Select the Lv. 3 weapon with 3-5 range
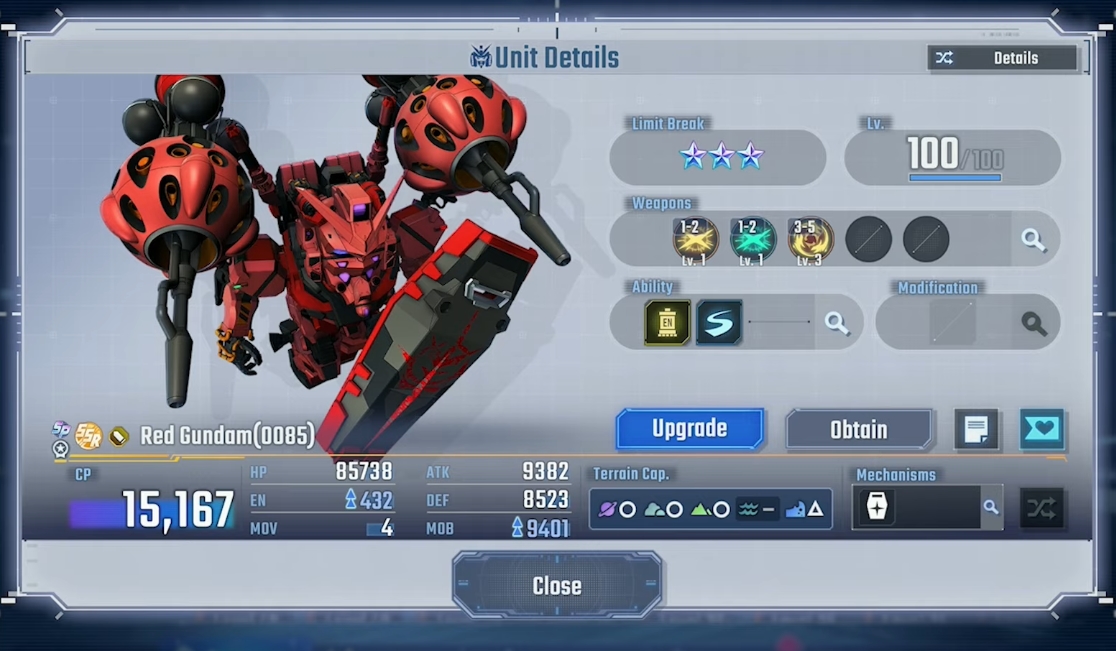Screen dimensions: 1116x651 (810, 240)
